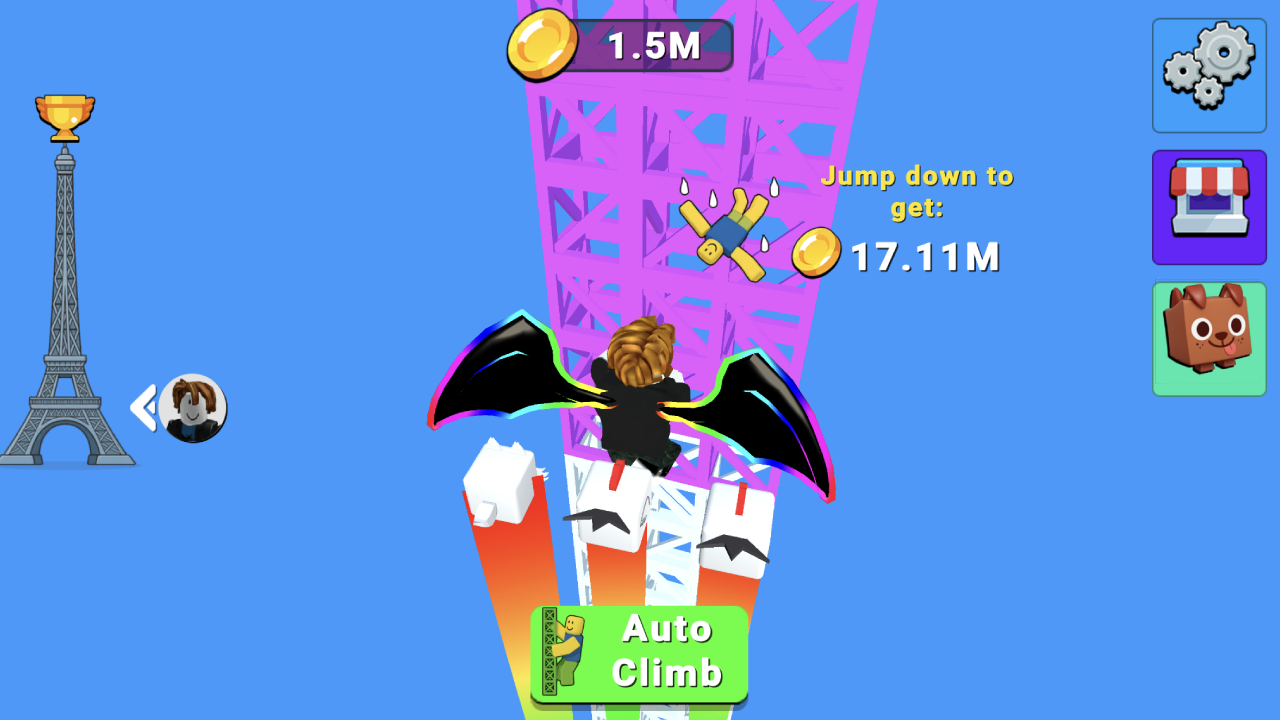This screenshot has width=1280, height=720.
Task: Click the Jump down reward text link
Action: [916, 192]
